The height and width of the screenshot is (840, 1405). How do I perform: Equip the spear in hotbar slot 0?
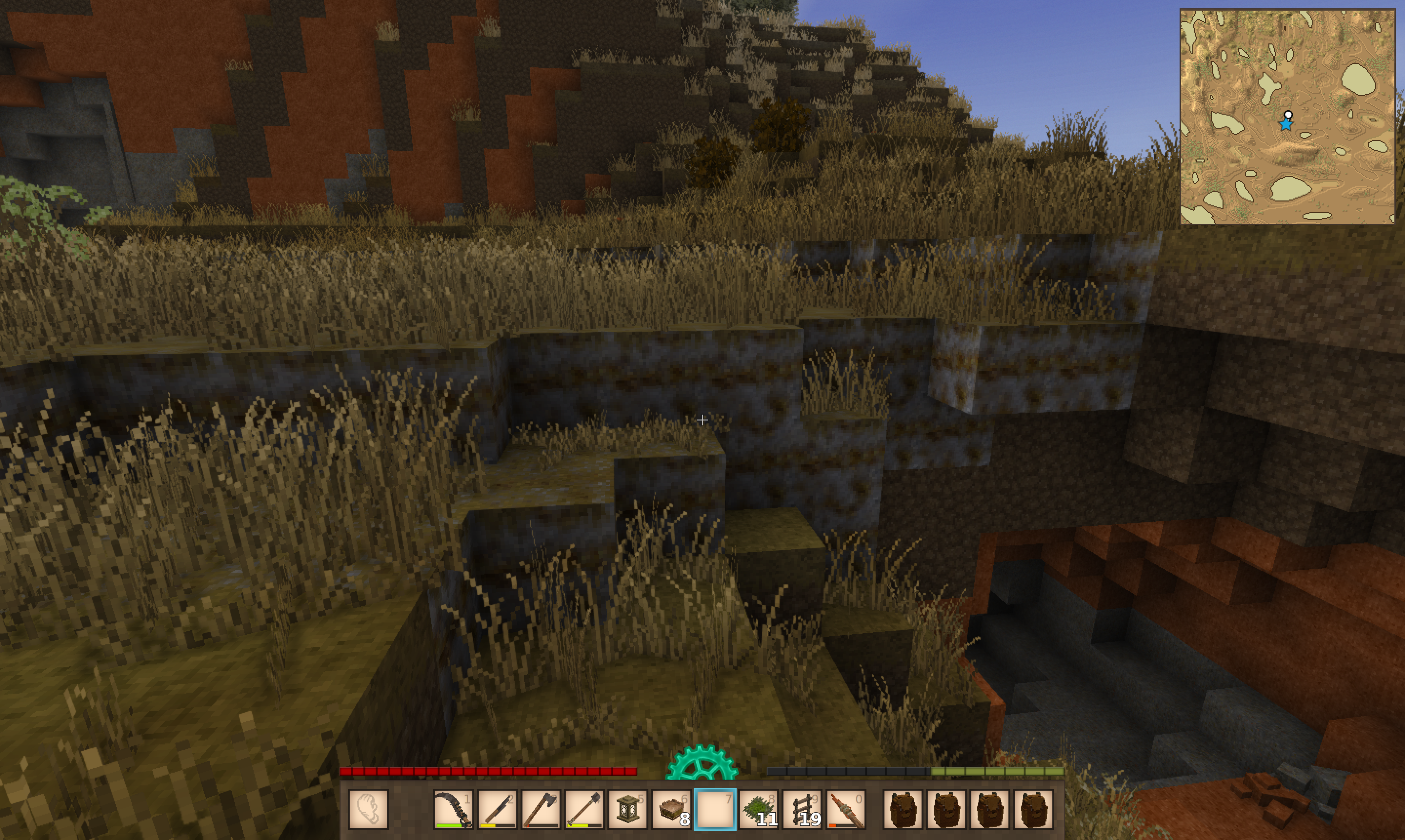(846, 809)
